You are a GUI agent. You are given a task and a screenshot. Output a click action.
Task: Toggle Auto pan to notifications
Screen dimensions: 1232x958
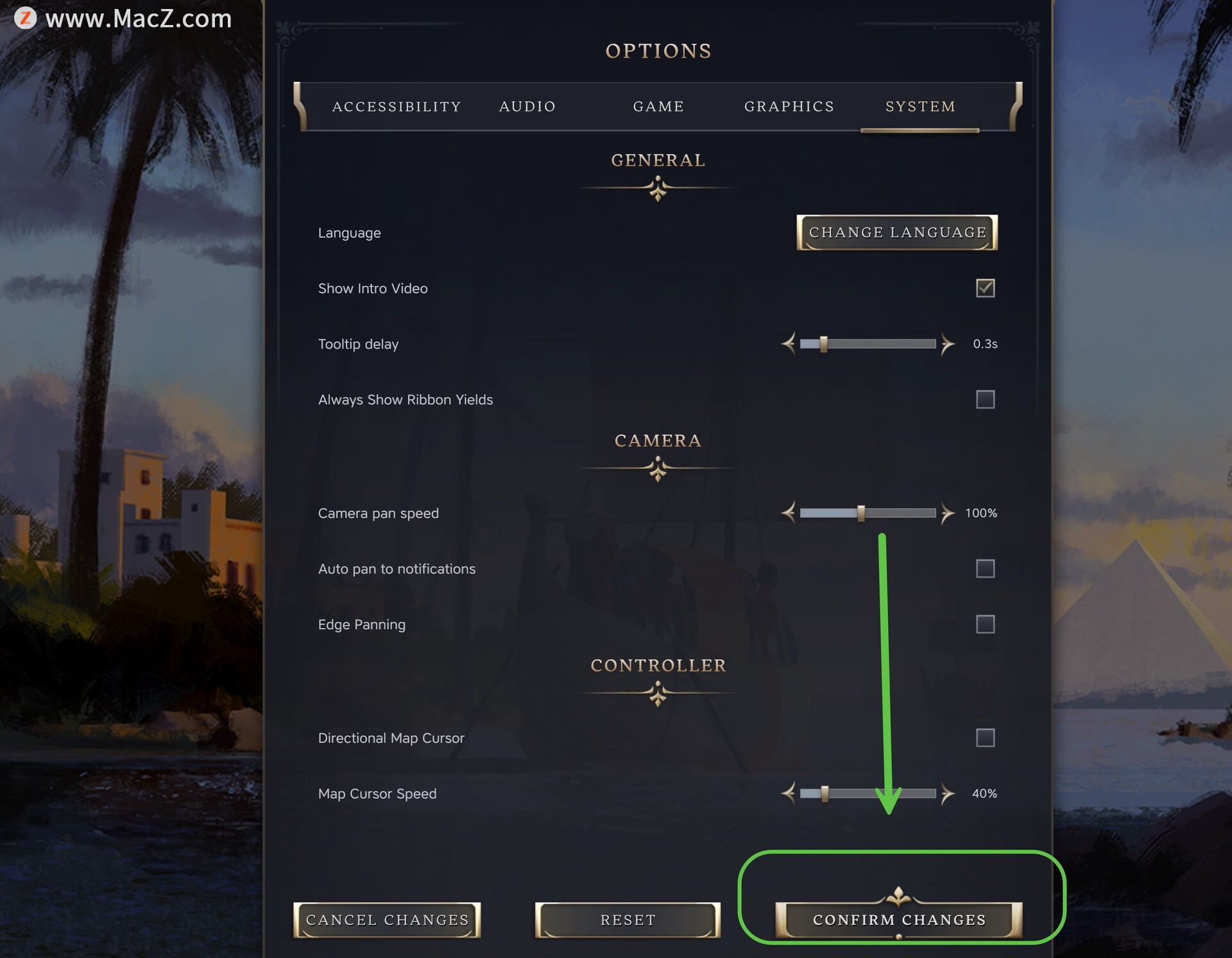[x=985, y=569]
